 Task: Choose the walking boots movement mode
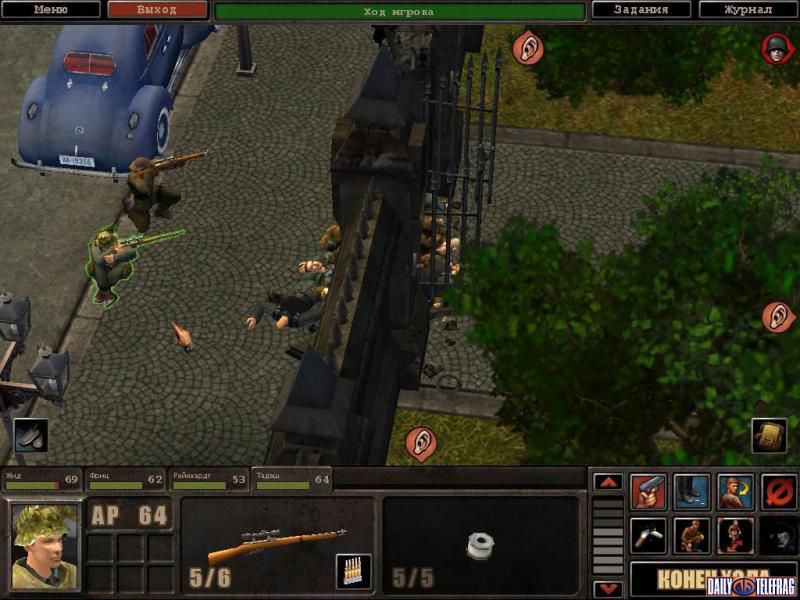pos(692,492)
